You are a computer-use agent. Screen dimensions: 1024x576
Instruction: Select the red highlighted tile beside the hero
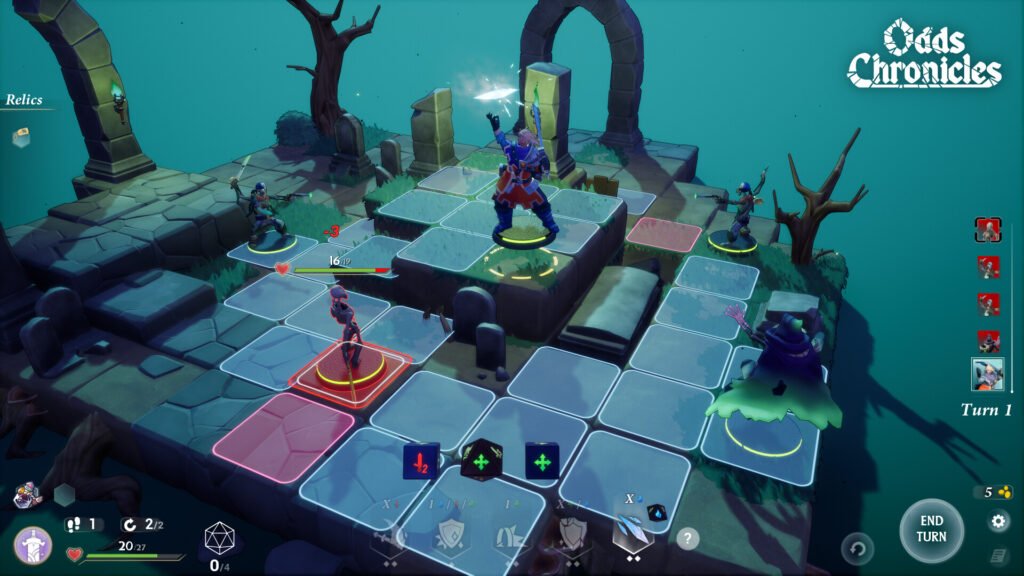coord(282,436)
